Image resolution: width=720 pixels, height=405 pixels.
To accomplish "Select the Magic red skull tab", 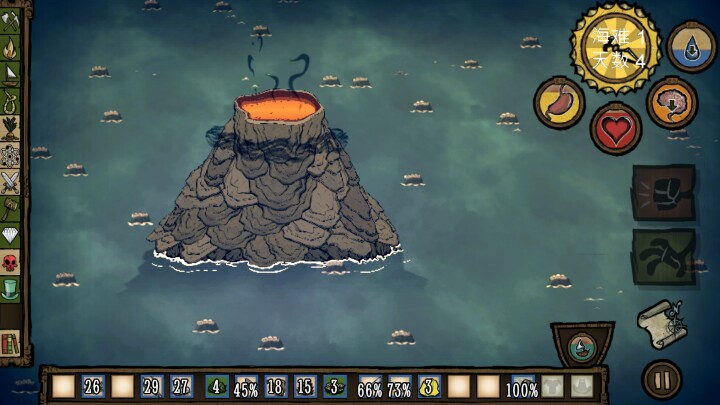I will pyautogui.click(x=11, y=263).
